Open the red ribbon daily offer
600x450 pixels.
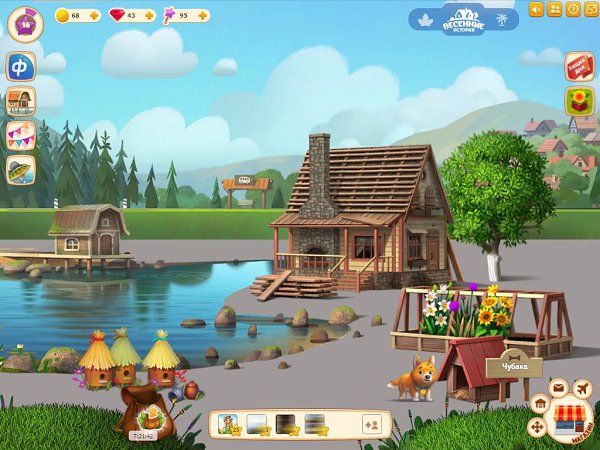[579, 66]
